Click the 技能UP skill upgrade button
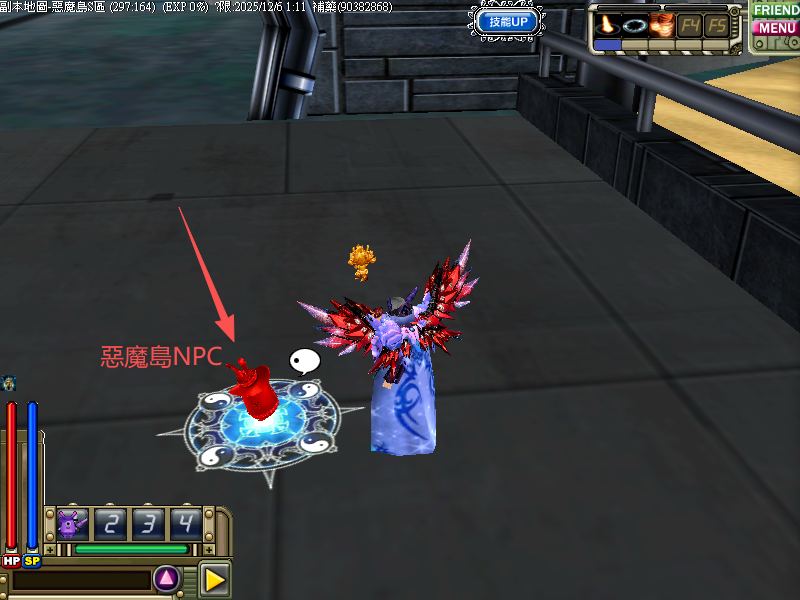Viewport: 800px width, 600px height. (x=509, y=21)
